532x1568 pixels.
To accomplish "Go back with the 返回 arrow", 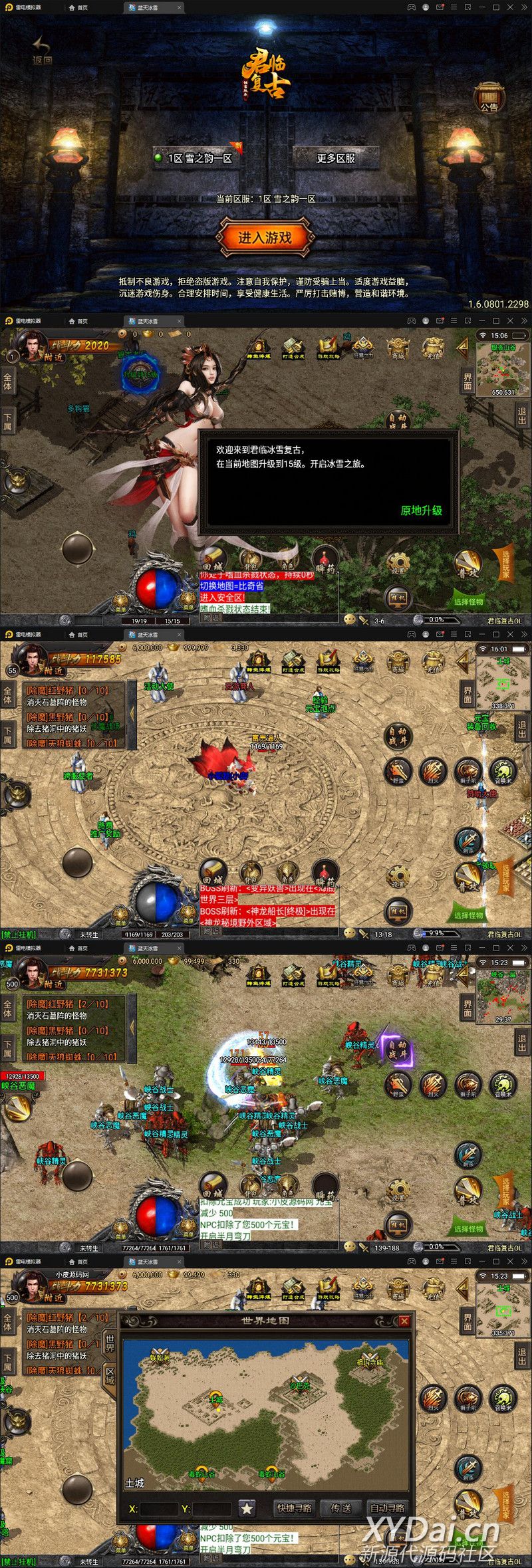I will click(x=42, y=51).
